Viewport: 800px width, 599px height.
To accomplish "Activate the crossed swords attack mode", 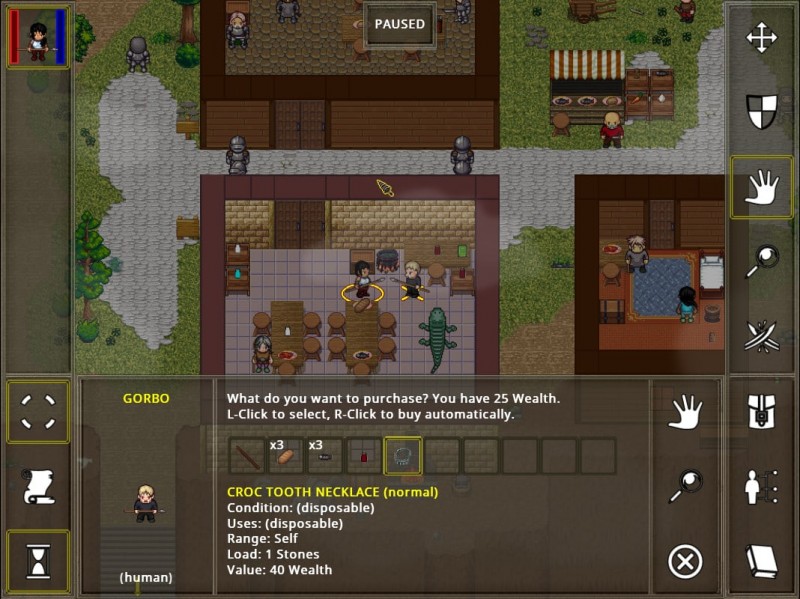I will coord(762,336).
